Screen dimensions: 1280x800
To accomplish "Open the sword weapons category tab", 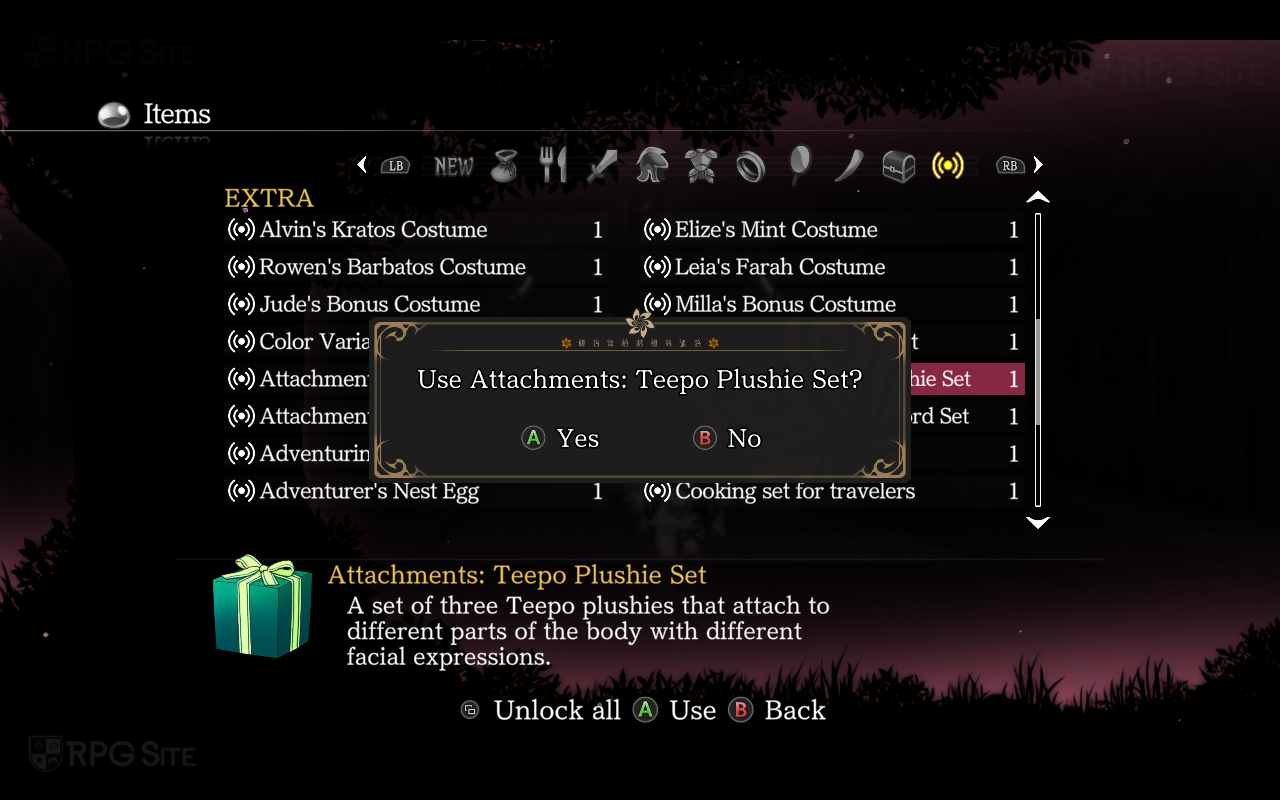I will tap(602, 166).
